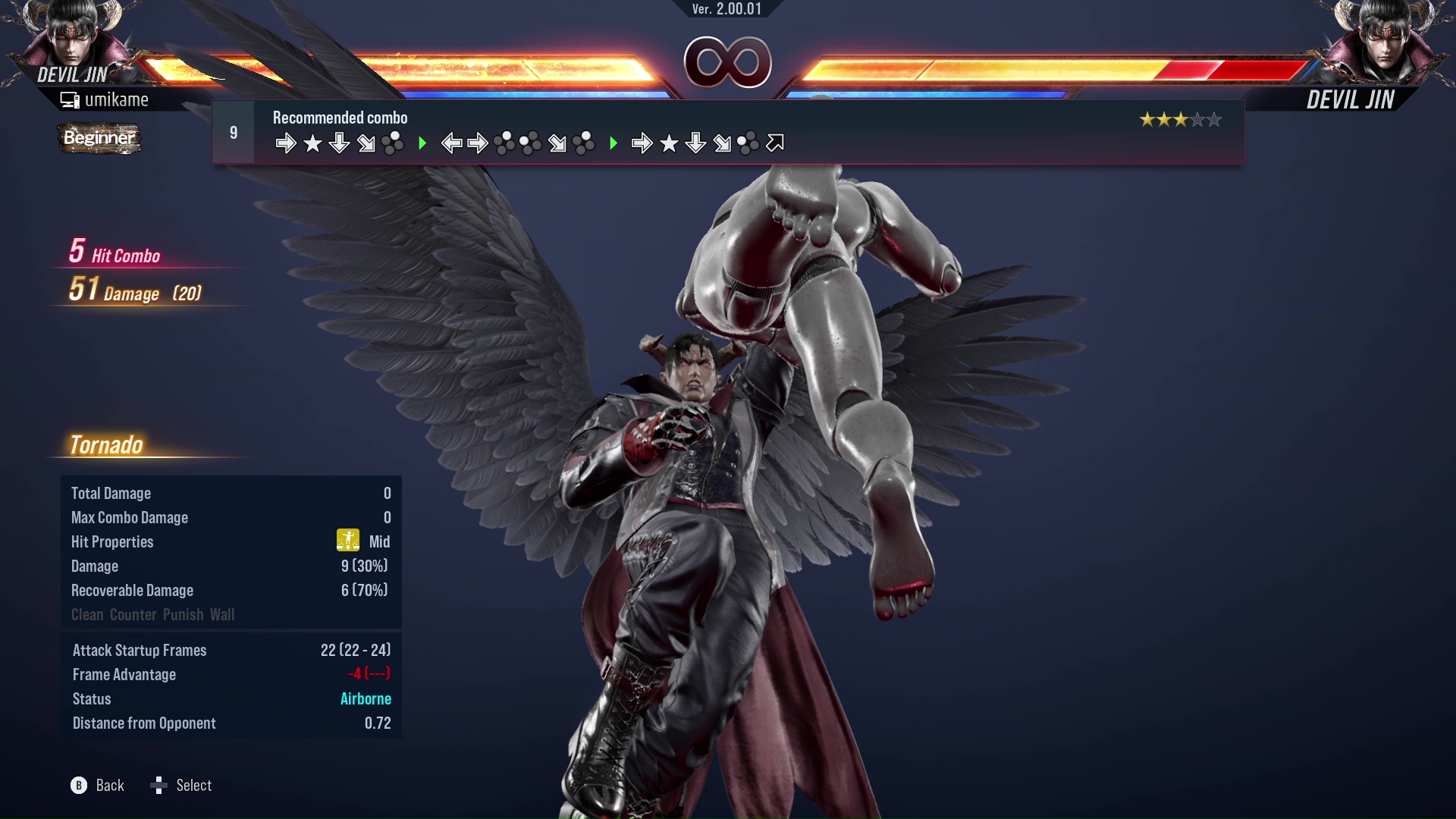This screenshot has width=1456, height=819.
Task: Select the forward arrow input icon
Action: click(287, 143)
